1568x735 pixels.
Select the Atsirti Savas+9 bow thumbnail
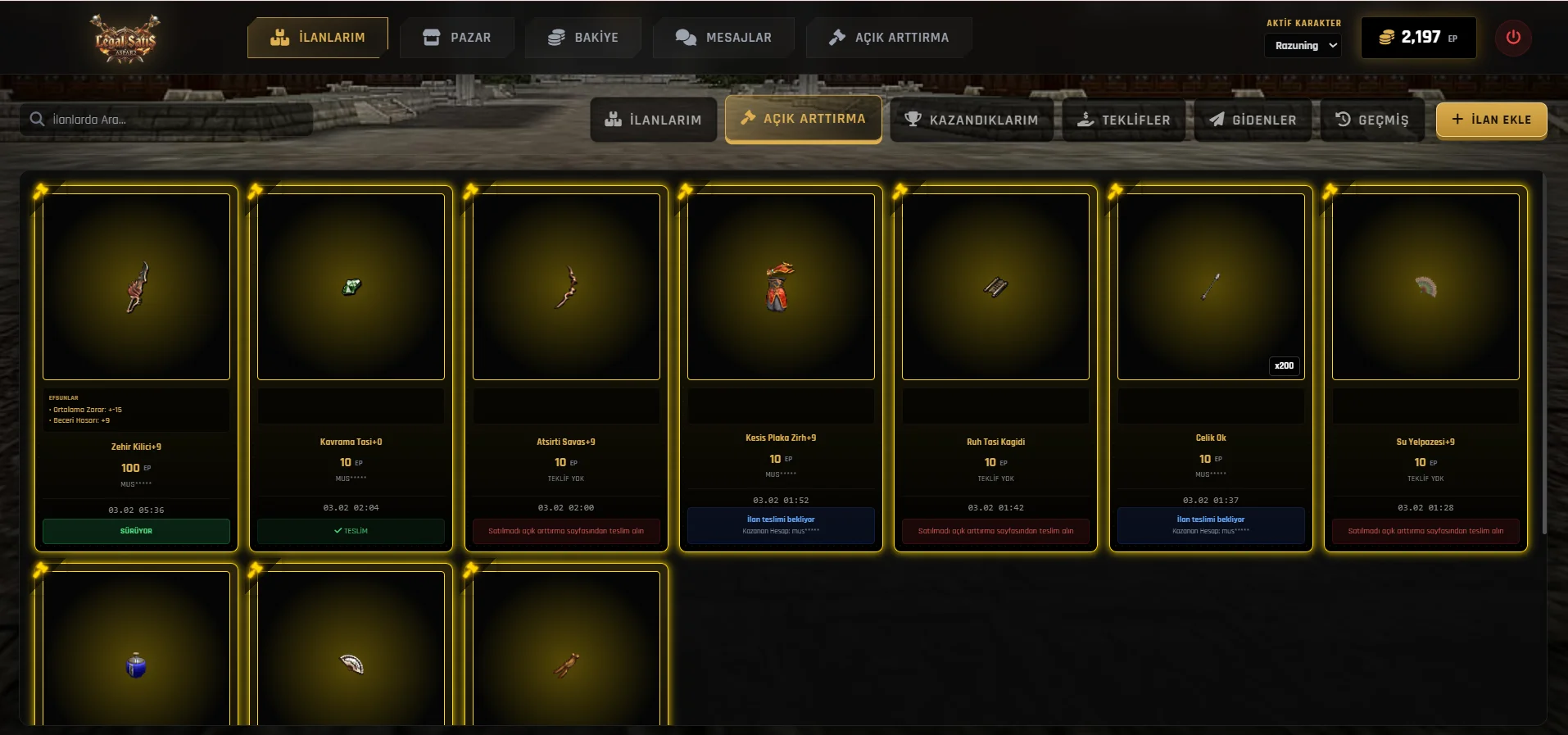[x=566, y=287]
